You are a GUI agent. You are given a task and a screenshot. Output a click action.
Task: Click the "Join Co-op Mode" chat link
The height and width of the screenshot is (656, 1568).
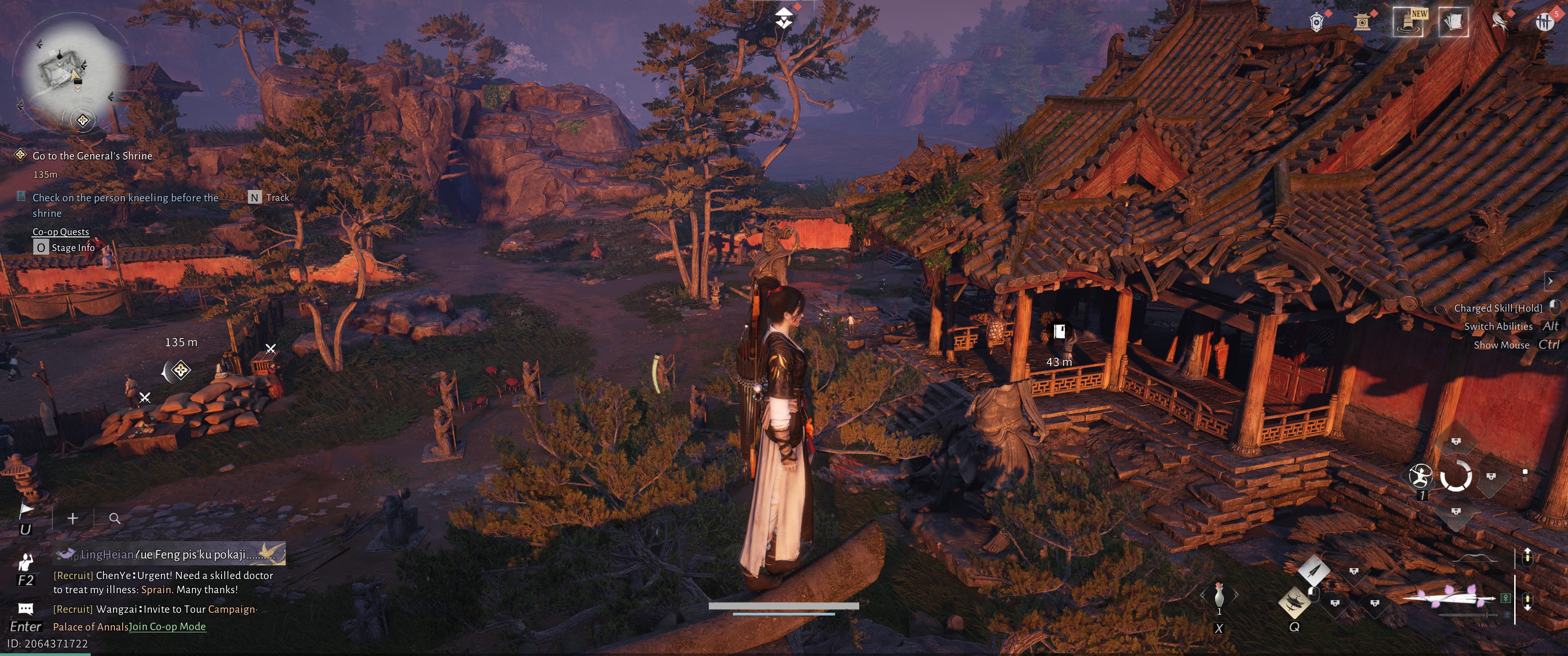167,626
